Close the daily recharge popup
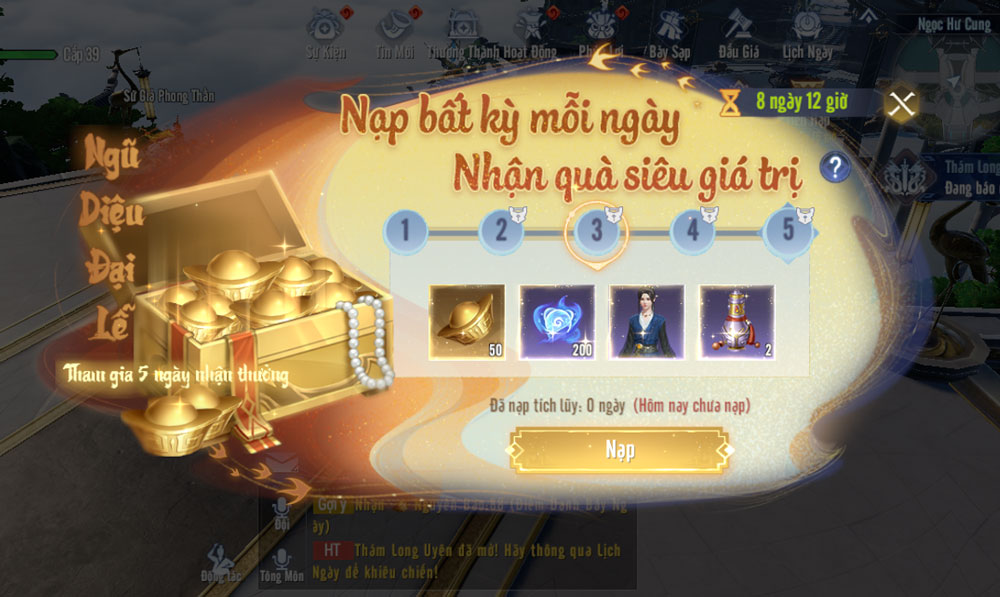Image resolution: width=1000 pixels, height=597 pixels. click(902, 104)
